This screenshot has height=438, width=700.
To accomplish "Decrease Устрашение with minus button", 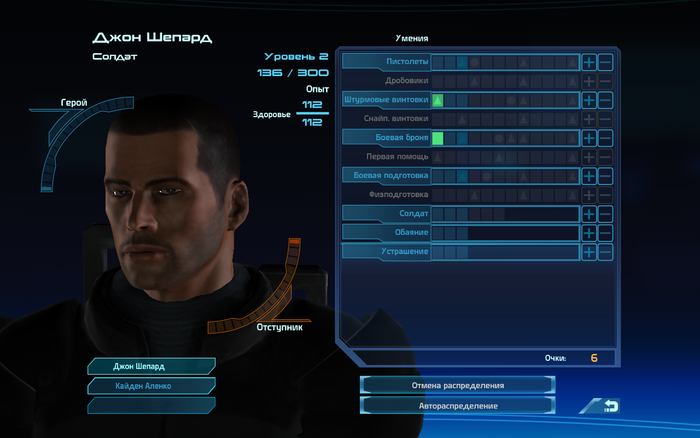I will tap(605, 252).
